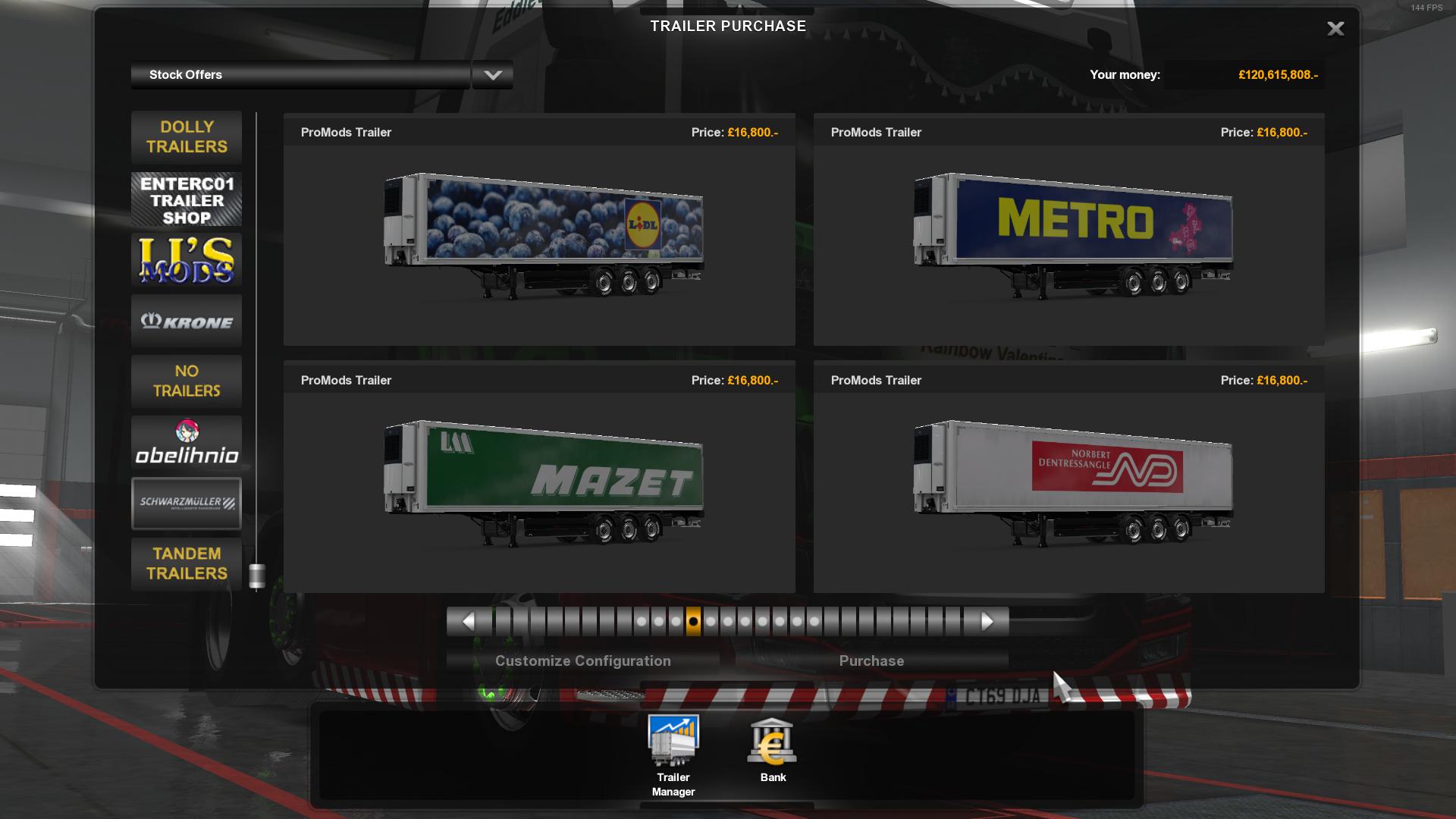1456x819 pixels.
Task: Open the LJ'S MODS trailer category
Action: (186, 259)
